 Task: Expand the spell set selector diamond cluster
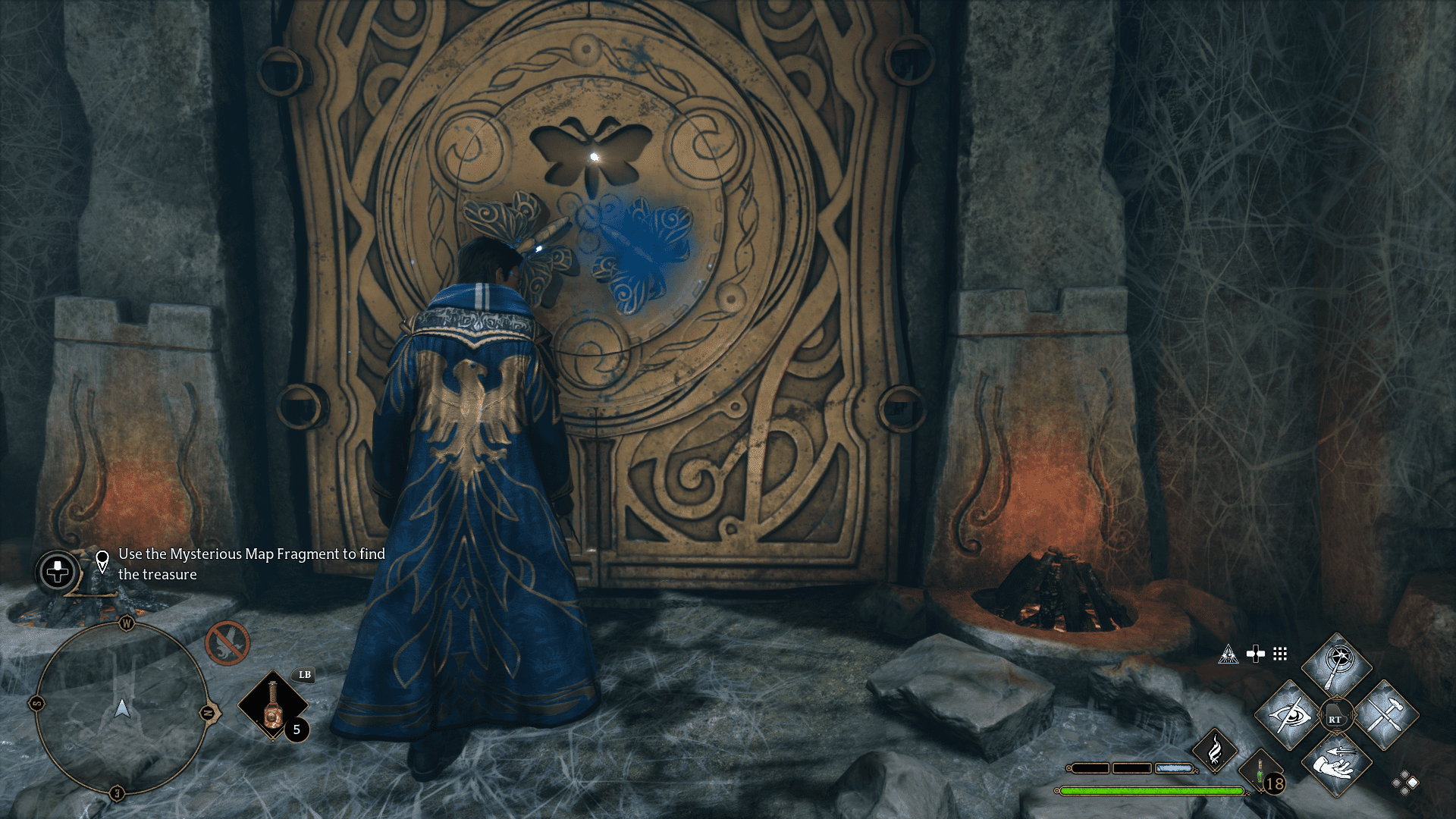(1404, 781)
